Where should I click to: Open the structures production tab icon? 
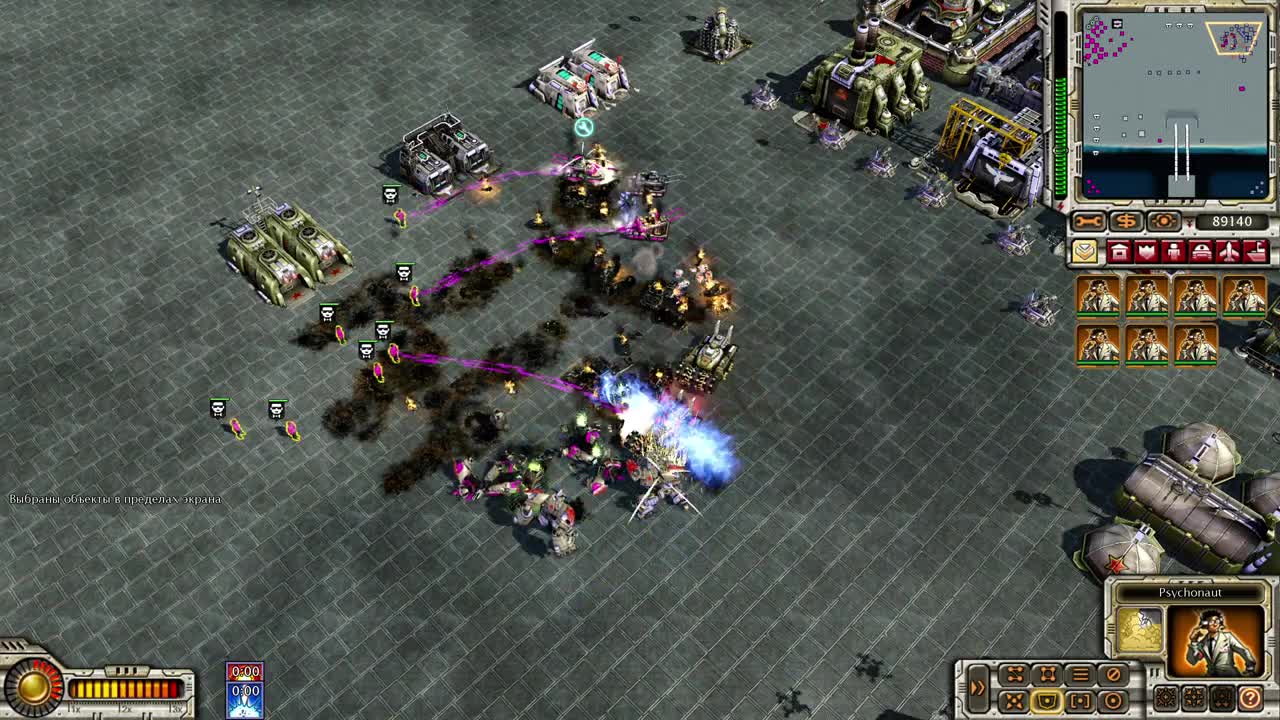1117,251
